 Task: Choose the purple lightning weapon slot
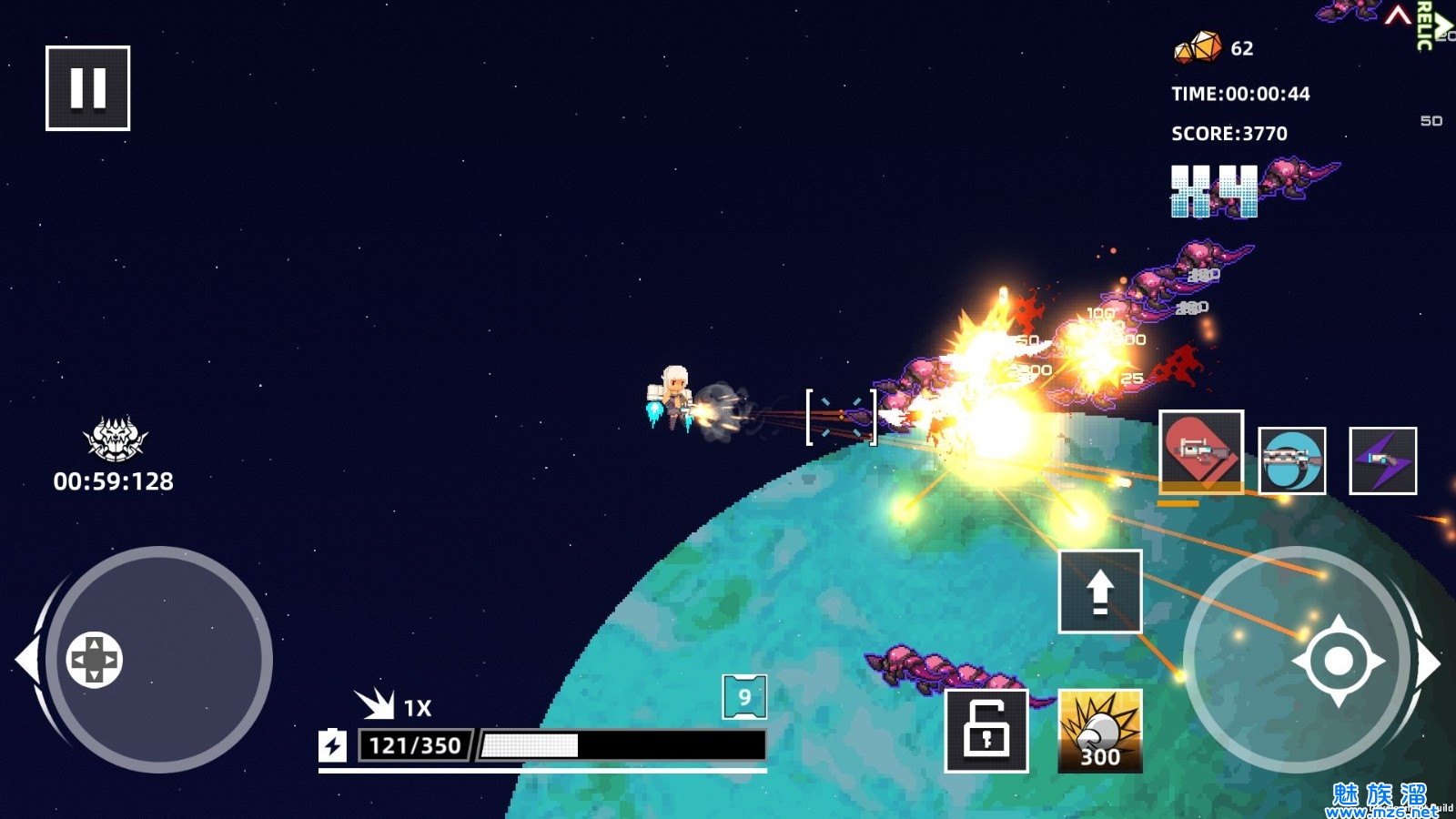(x=1382, y=460)
